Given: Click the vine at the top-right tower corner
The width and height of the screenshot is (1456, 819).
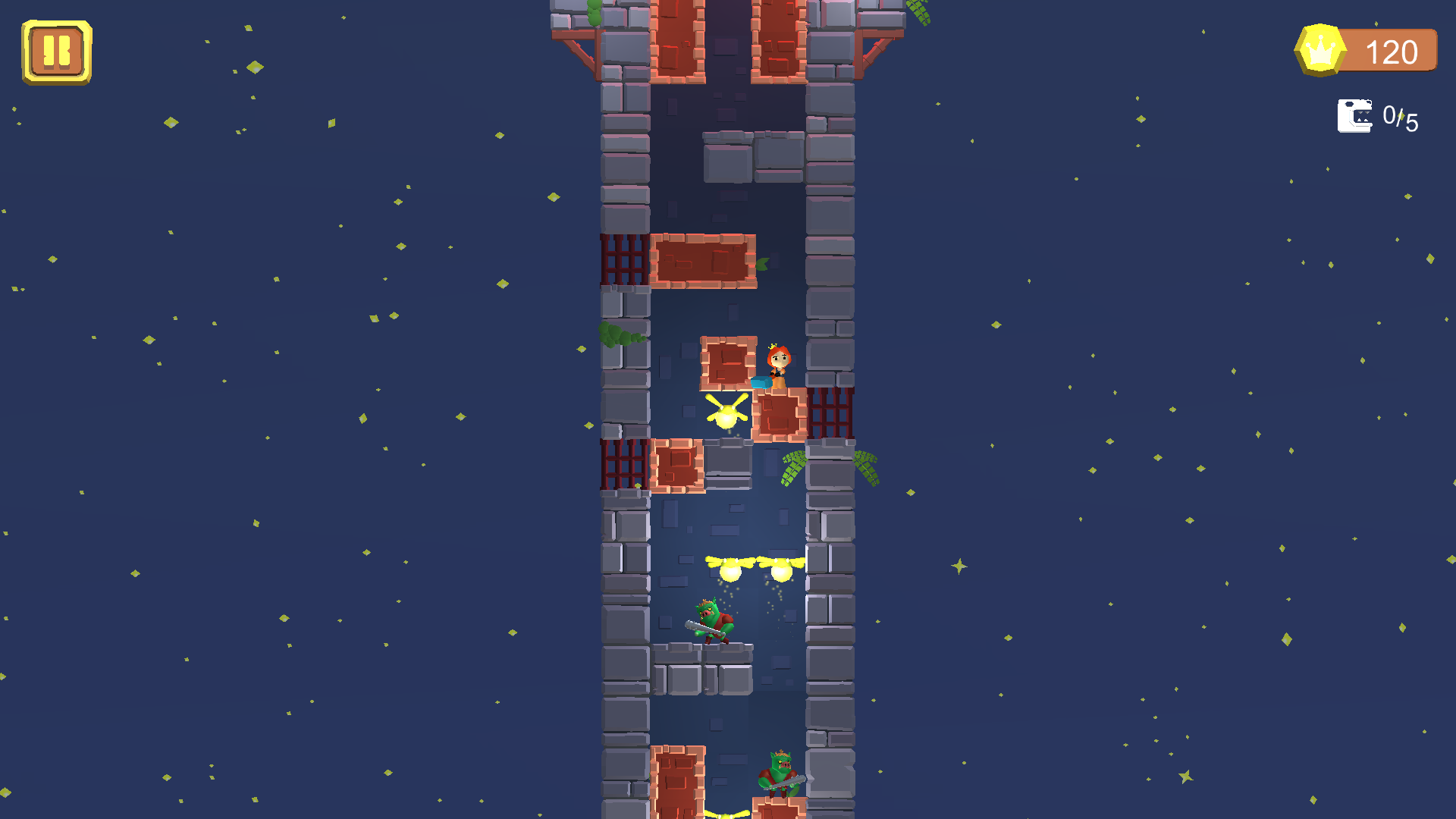Looking at the screenshot, I should click(918, 11).
